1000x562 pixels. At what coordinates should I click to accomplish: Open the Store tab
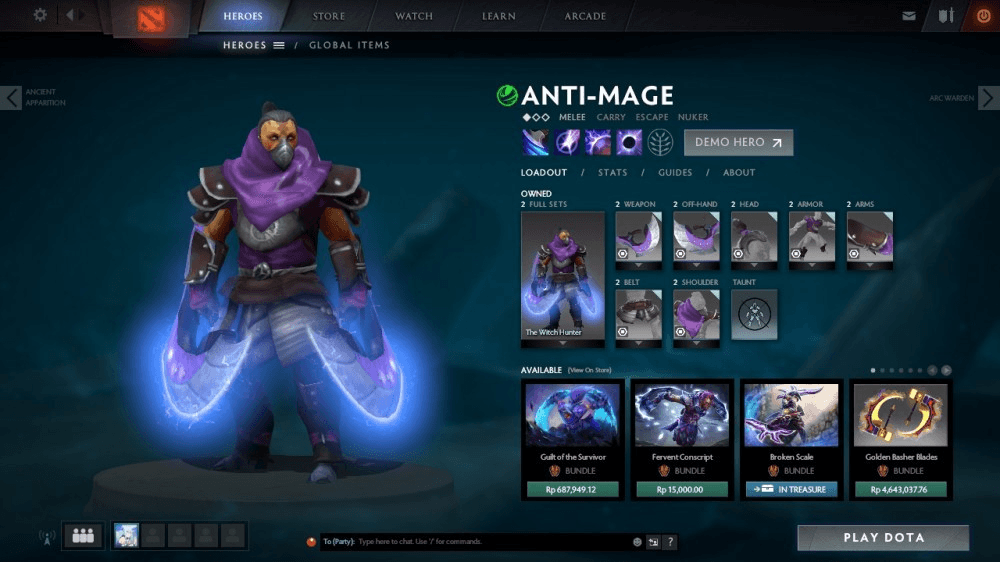pyautogui.click(x=329, y=16)
